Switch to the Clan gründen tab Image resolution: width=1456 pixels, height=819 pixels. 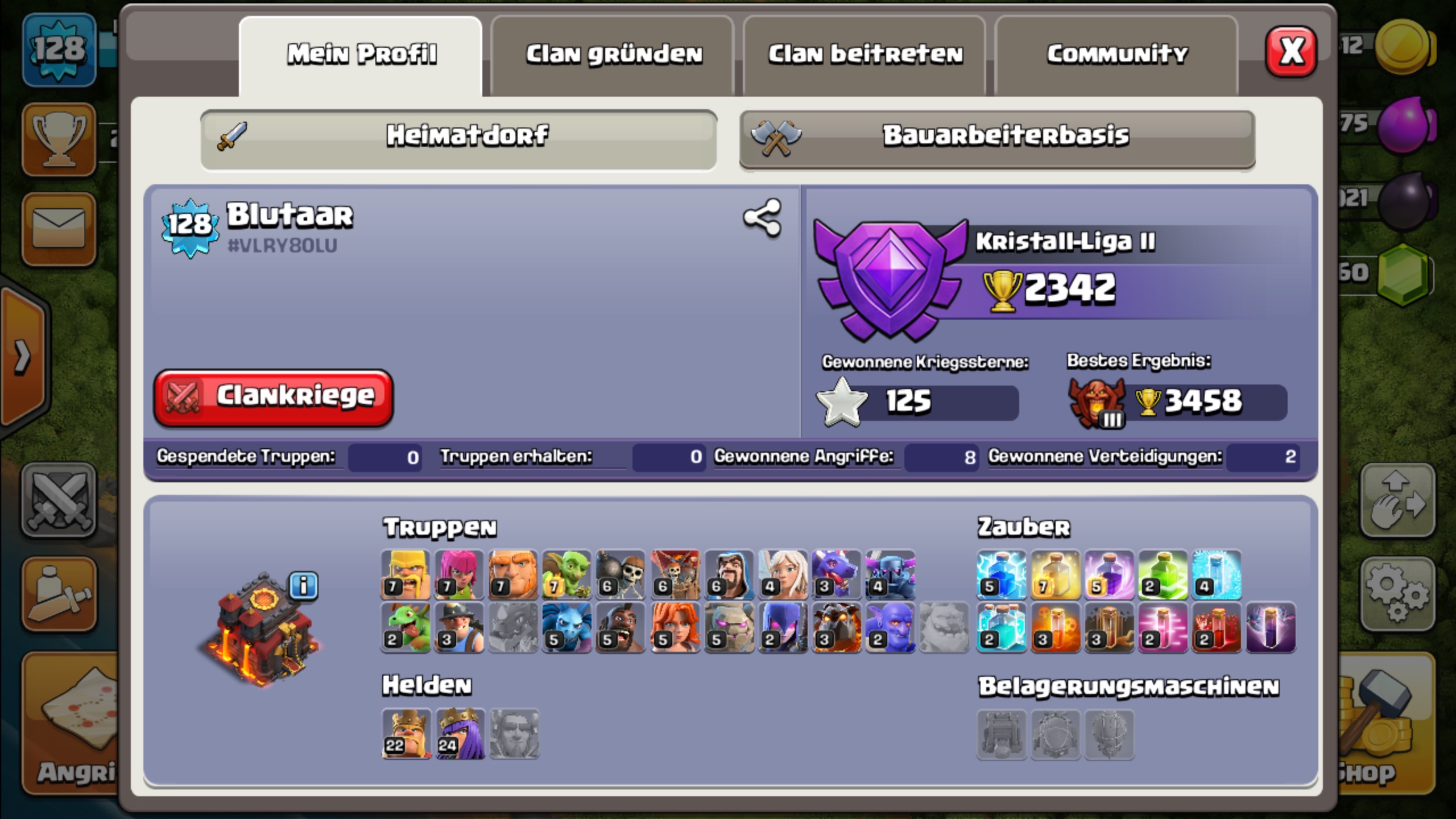(613, 55)
